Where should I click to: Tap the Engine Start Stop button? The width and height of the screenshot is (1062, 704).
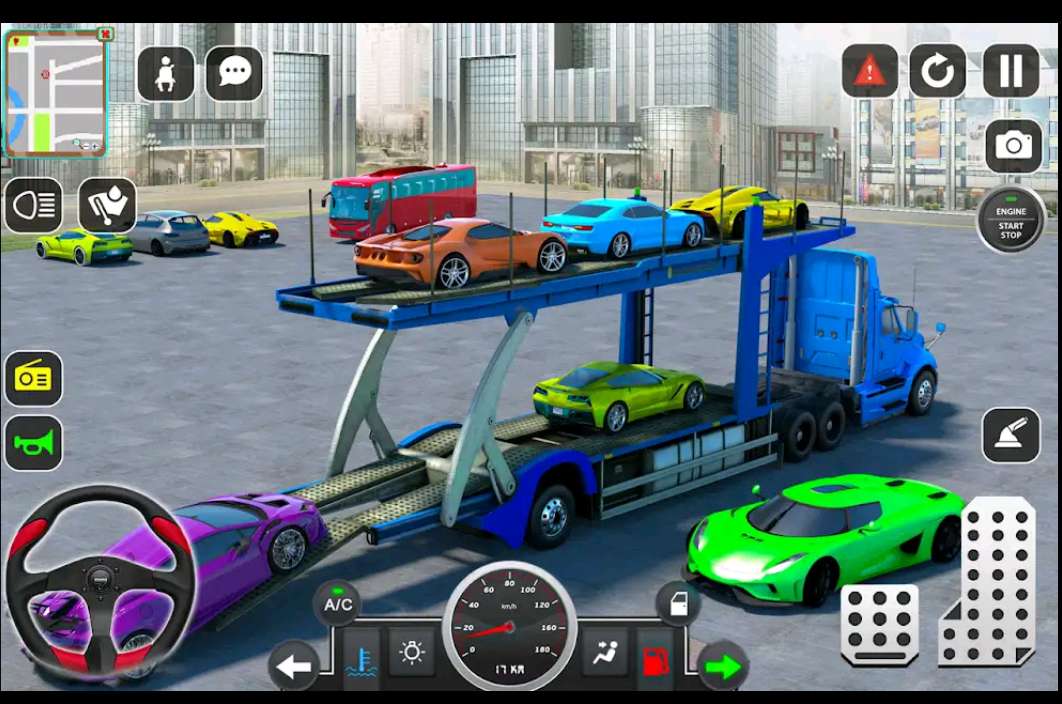(1011, 219)
